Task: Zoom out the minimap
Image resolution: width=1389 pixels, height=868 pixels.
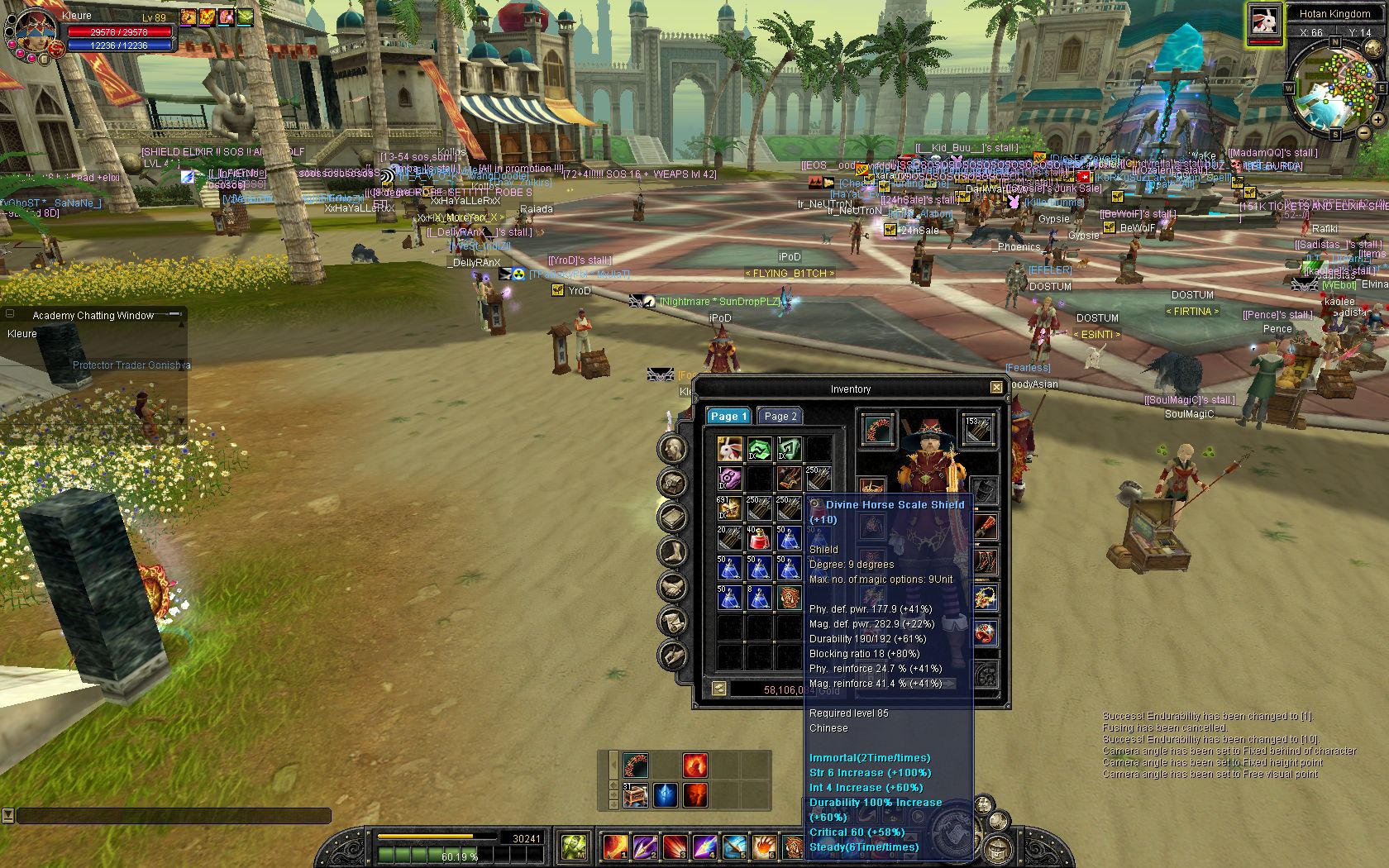Action: [1363, 132]
